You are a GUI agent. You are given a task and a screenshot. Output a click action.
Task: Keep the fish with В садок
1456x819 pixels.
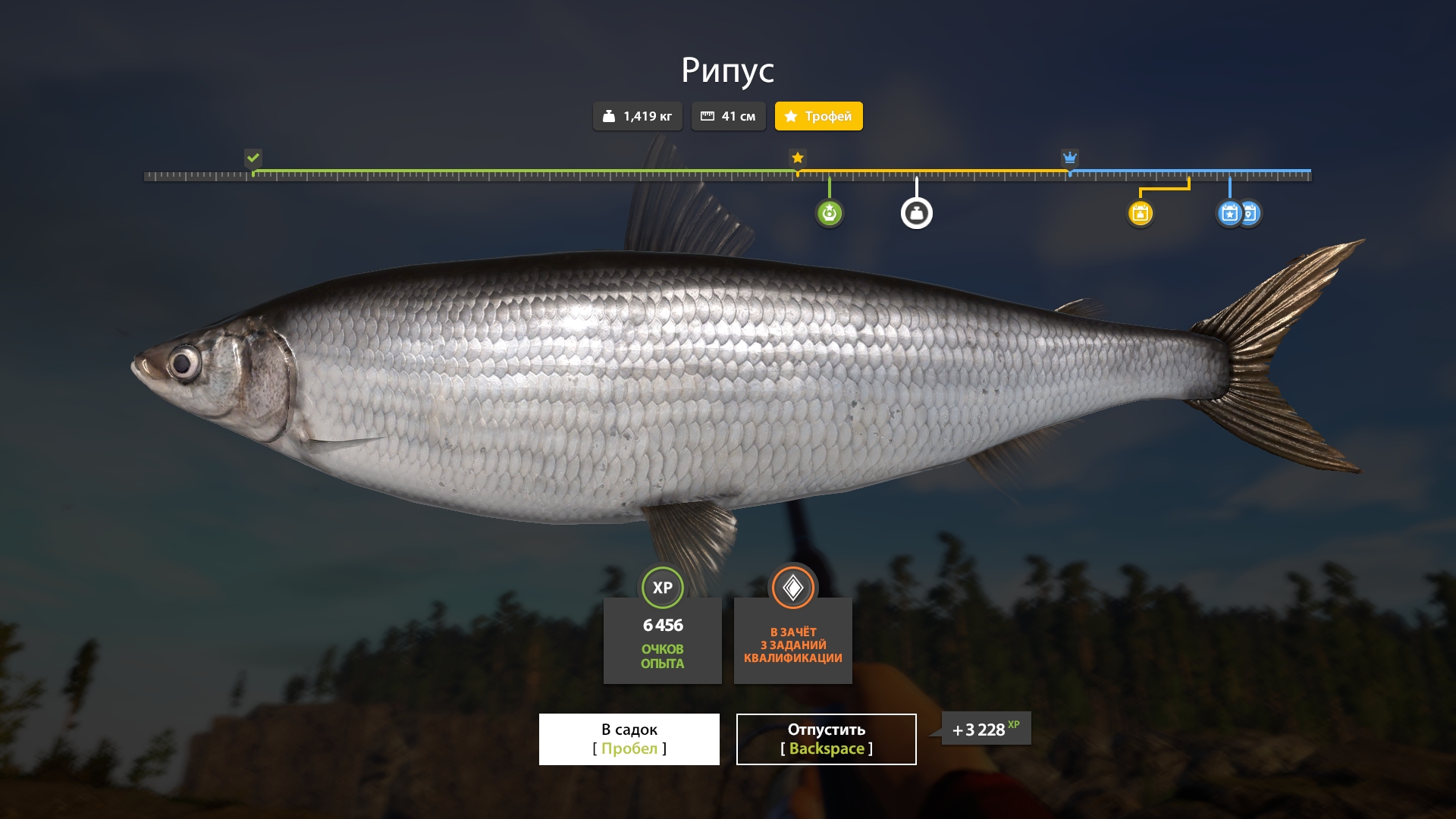pyautogui.click(x=629, y=739)
